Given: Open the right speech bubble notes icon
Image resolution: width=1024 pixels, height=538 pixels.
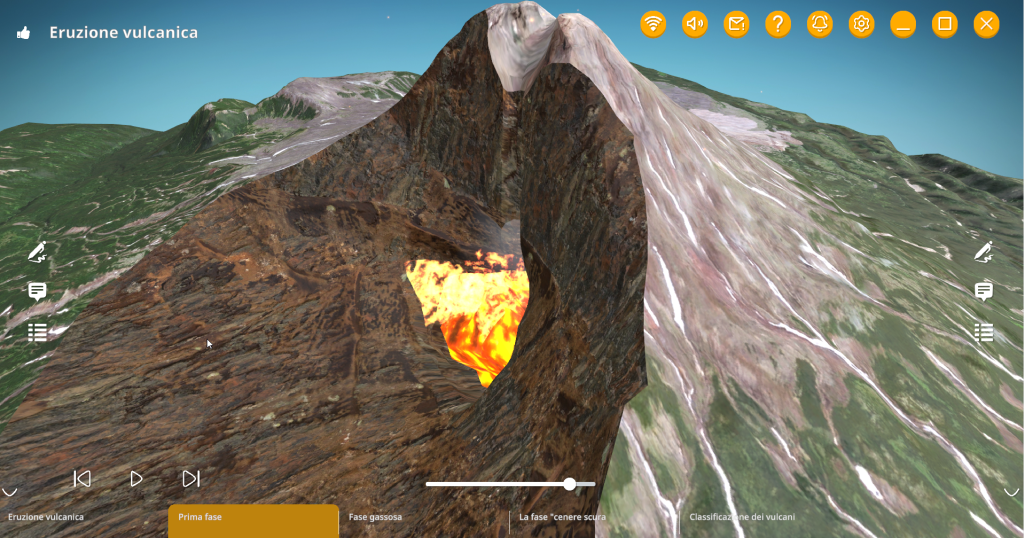Looking at the screenshot, I should click(984, 292).
